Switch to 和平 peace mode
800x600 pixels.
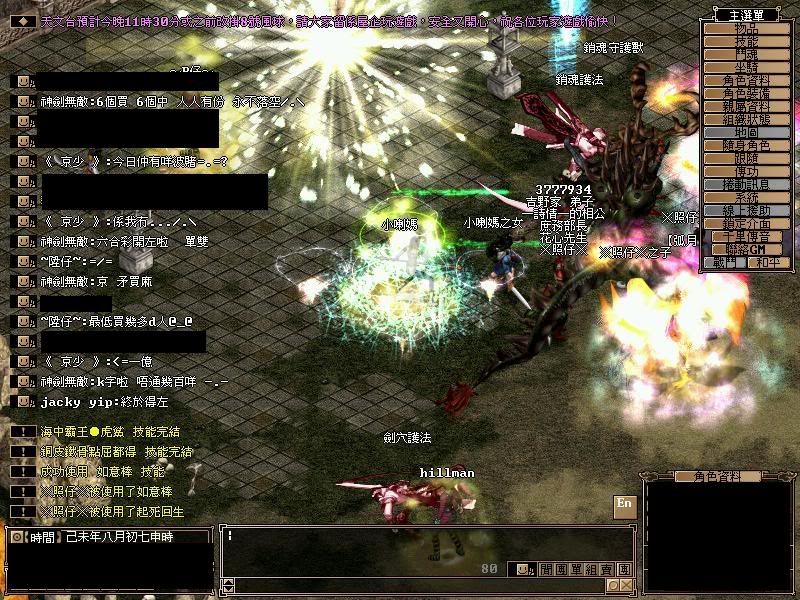pos(764,262)
